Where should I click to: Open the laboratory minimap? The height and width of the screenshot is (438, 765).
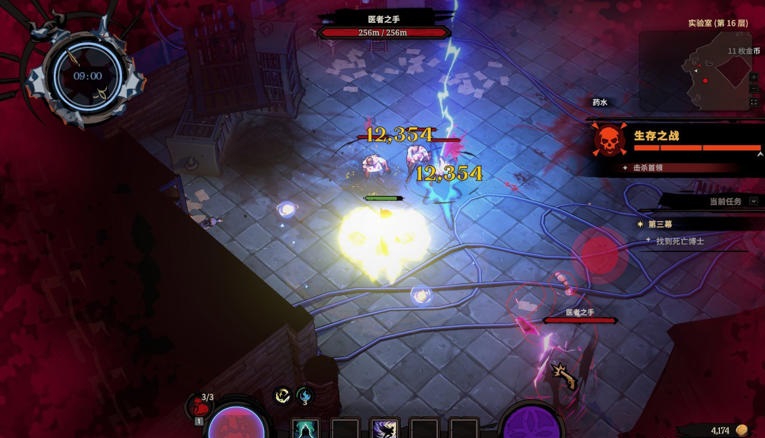click(x=716, y=70)
